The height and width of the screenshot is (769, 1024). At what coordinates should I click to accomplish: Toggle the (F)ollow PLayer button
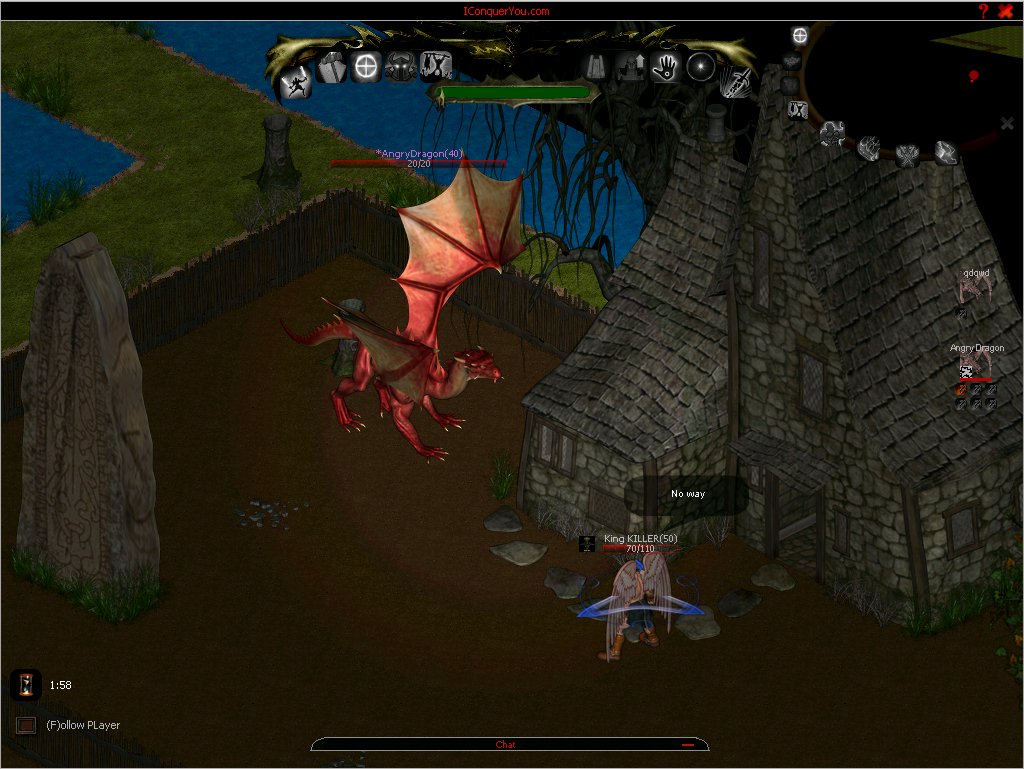(26, 725)
